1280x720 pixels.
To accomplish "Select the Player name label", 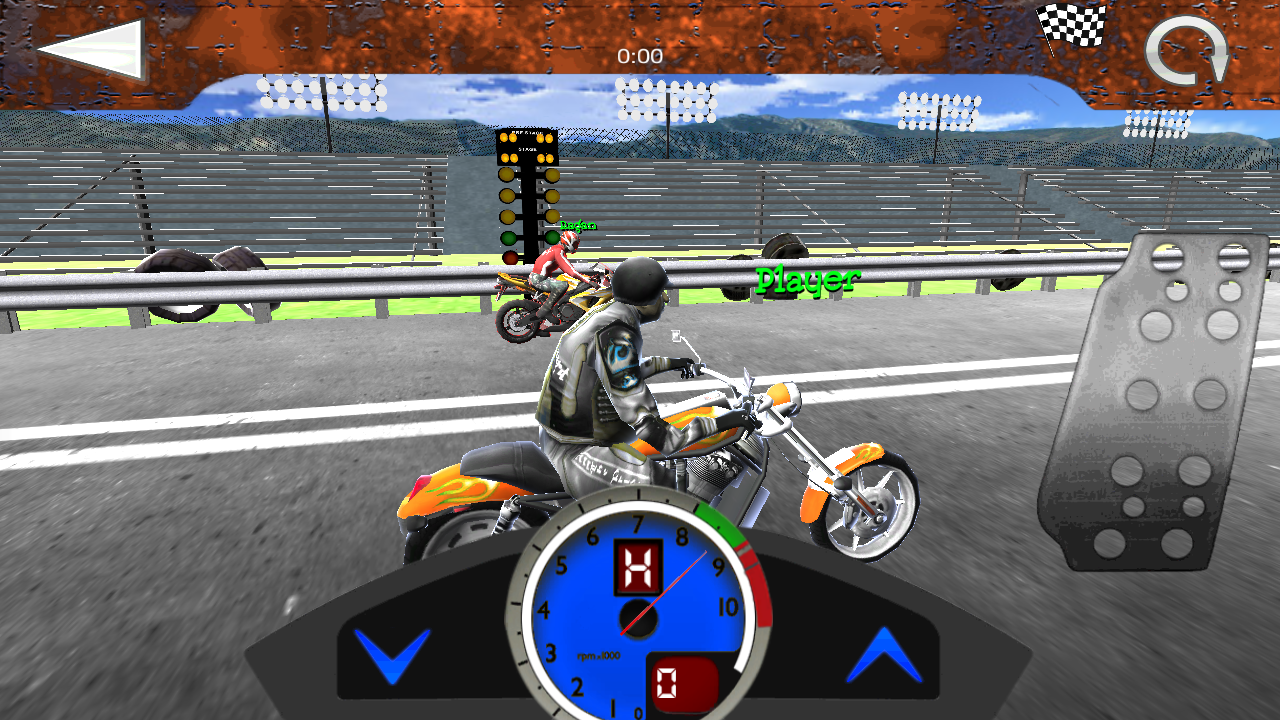I will [806, 278].
